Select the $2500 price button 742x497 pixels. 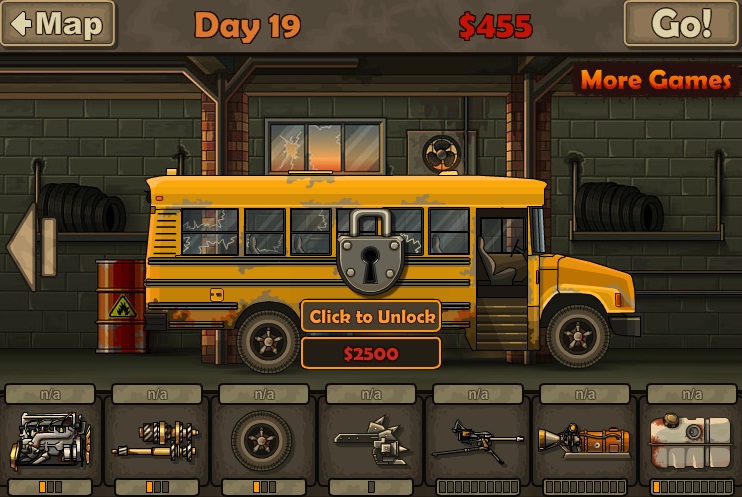(371, 353)
